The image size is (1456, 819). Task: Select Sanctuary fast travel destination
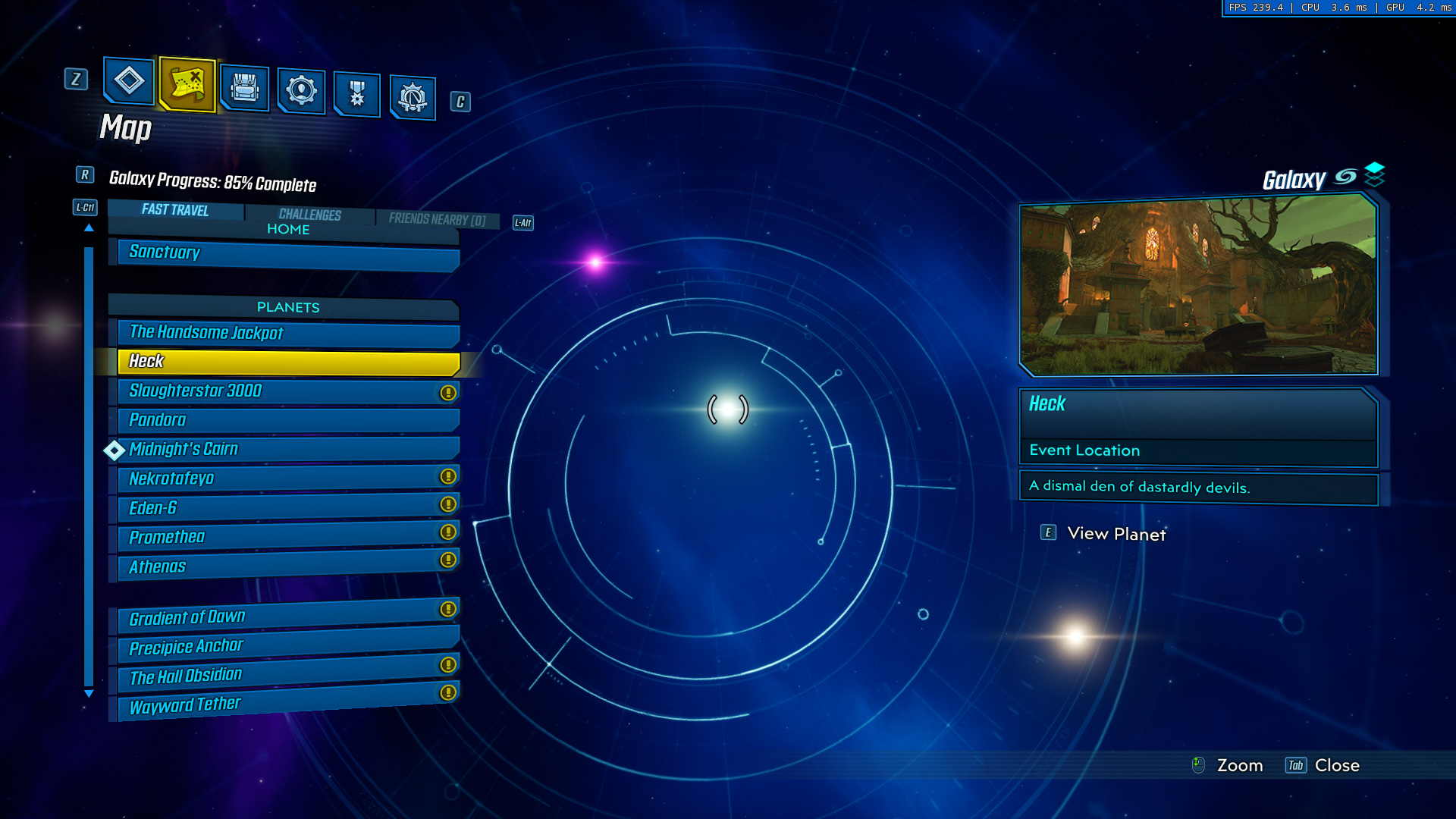[x=287, y=253]
